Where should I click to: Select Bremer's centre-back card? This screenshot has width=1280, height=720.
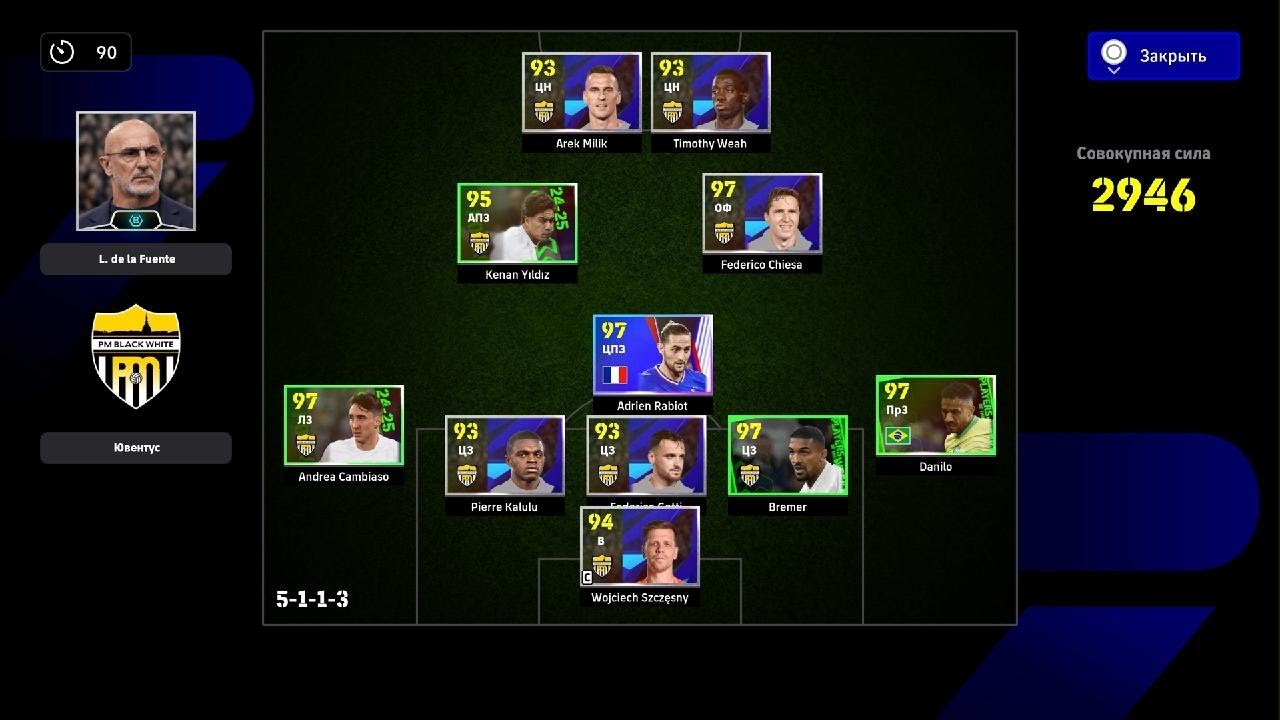point(787,455)
